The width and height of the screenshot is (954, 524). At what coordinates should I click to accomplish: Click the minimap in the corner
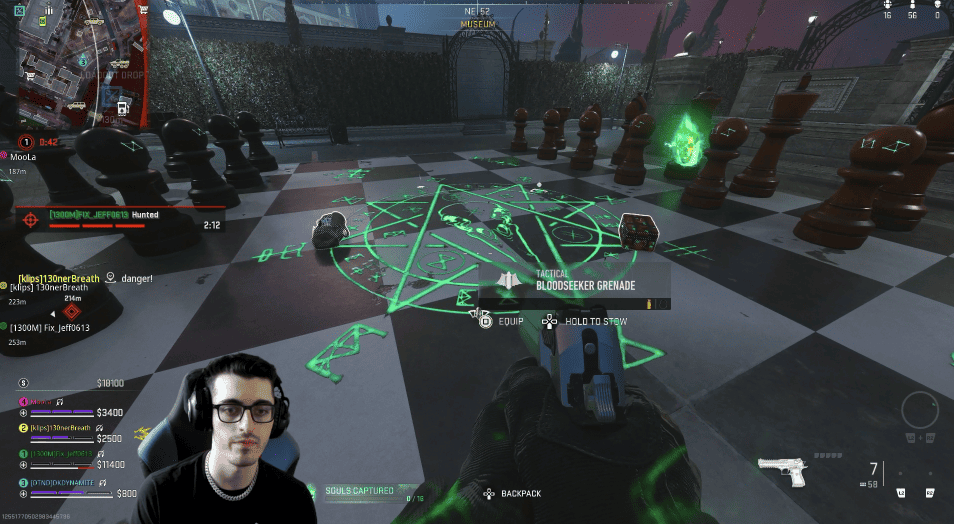[x=74, y=63]
